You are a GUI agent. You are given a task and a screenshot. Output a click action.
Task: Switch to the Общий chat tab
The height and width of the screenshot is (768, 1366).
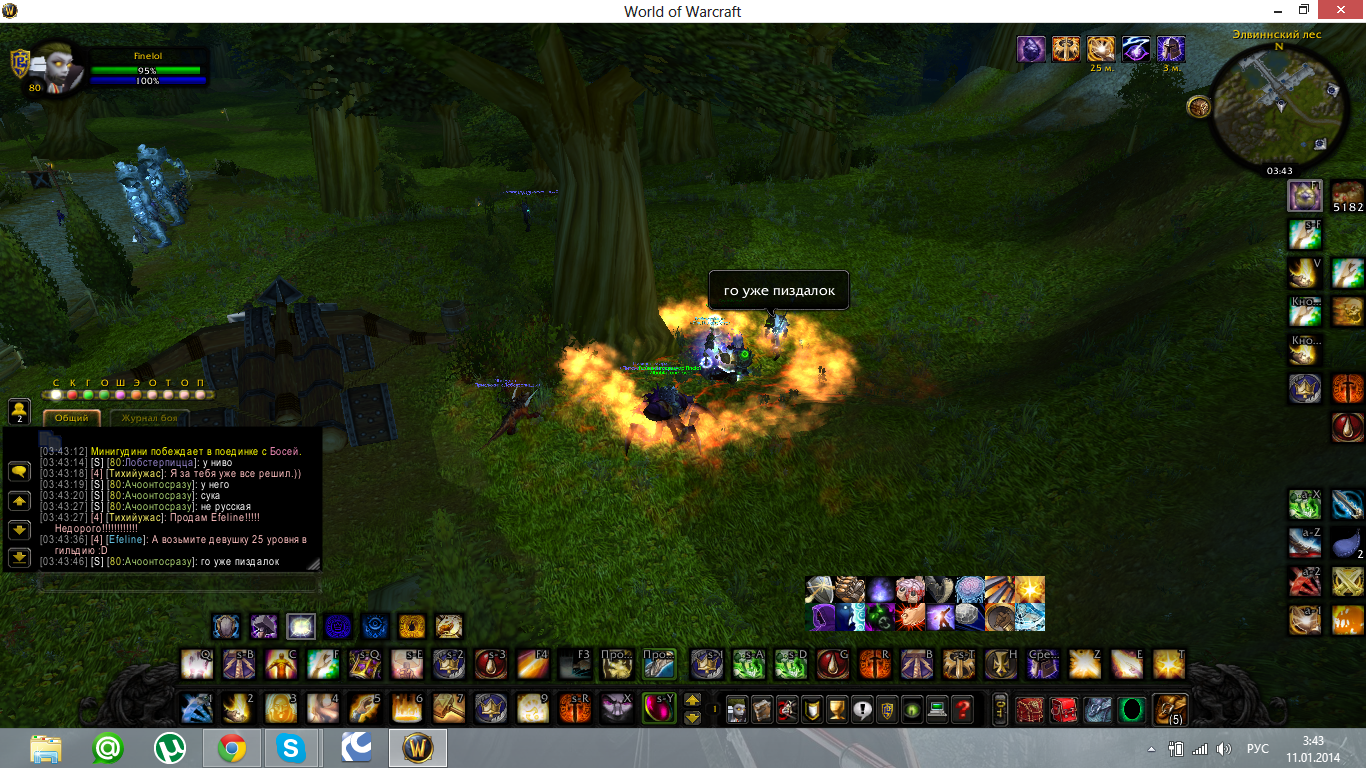pyautogui.click(x=72, y=418)
